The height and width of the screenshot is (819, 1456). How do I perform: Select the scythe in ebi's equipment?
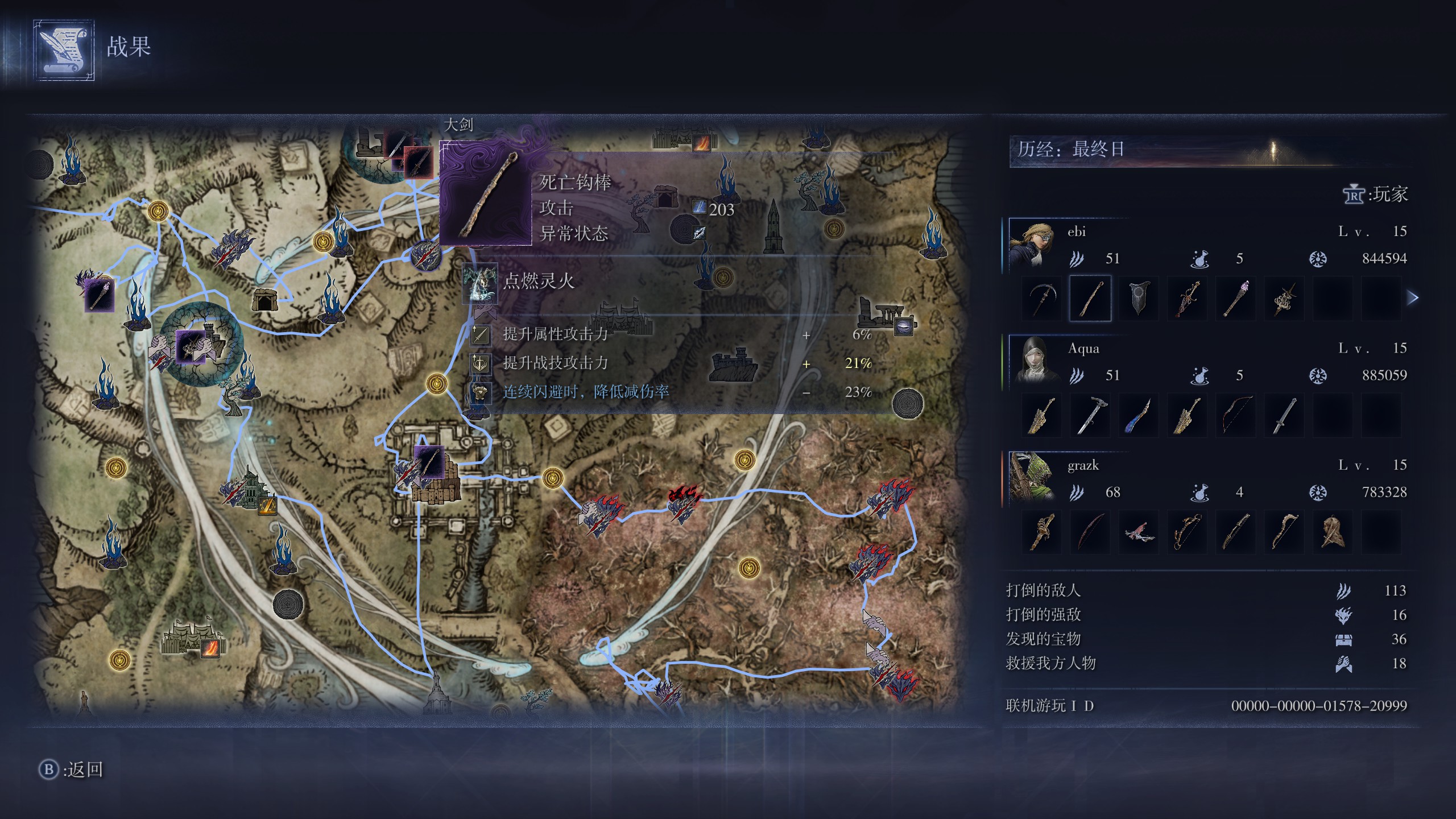pyautogui.click(x=1042, y=299)
